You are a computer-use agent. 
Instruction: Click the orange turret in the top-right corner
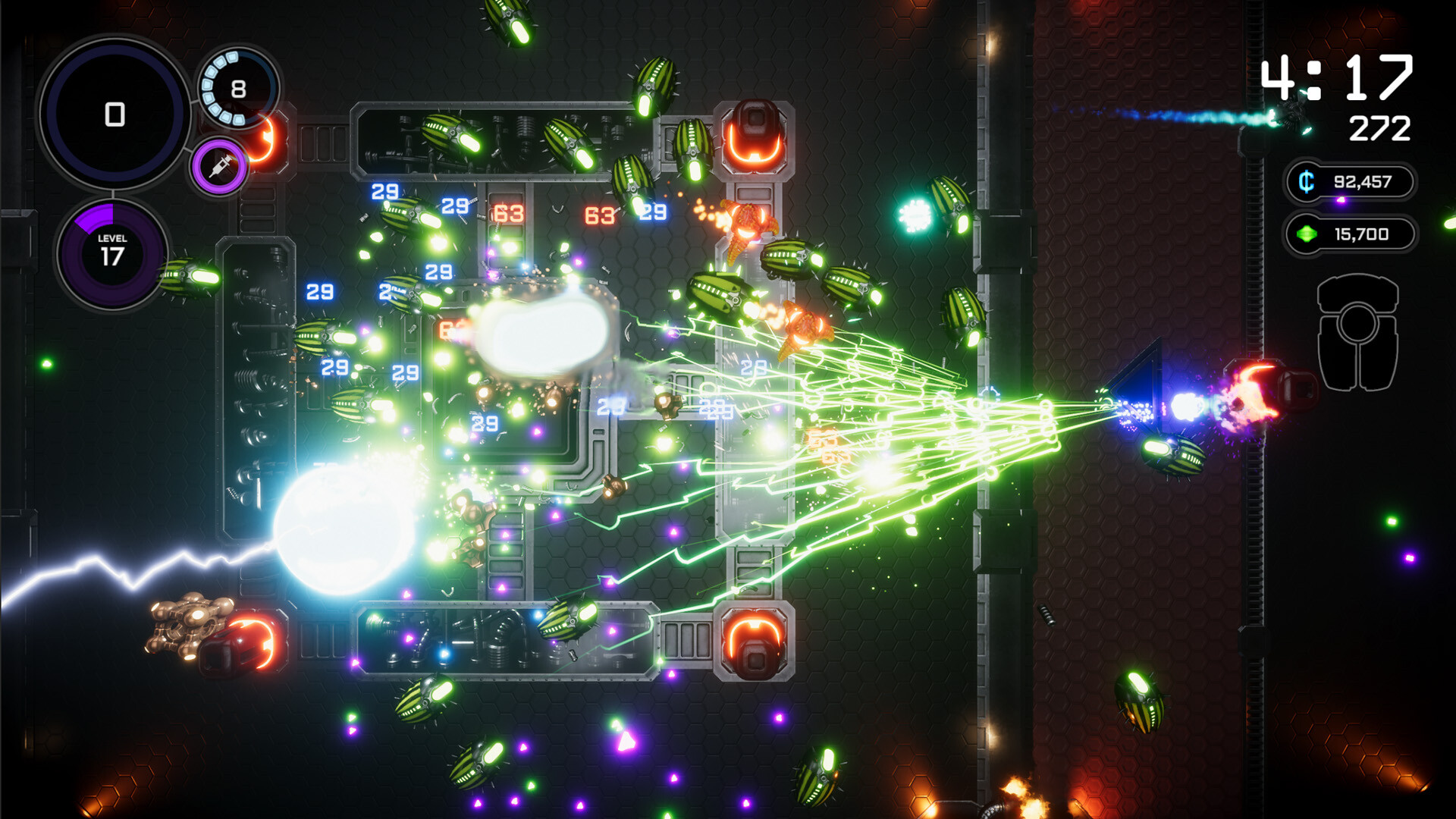click(x=753, y=136)
